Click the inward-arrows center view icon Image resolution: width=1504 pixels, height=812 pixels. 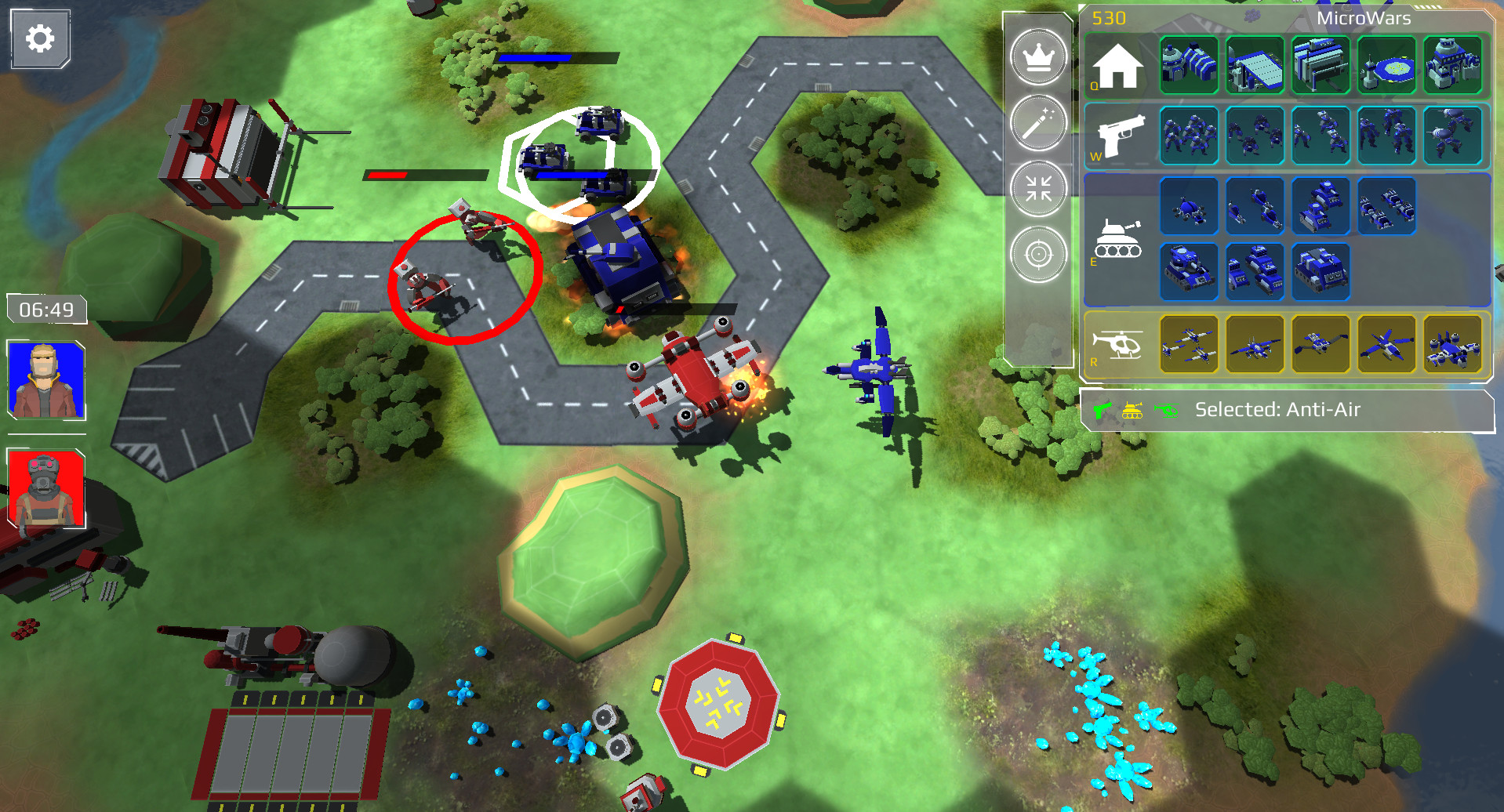[x=1037, y=188]
